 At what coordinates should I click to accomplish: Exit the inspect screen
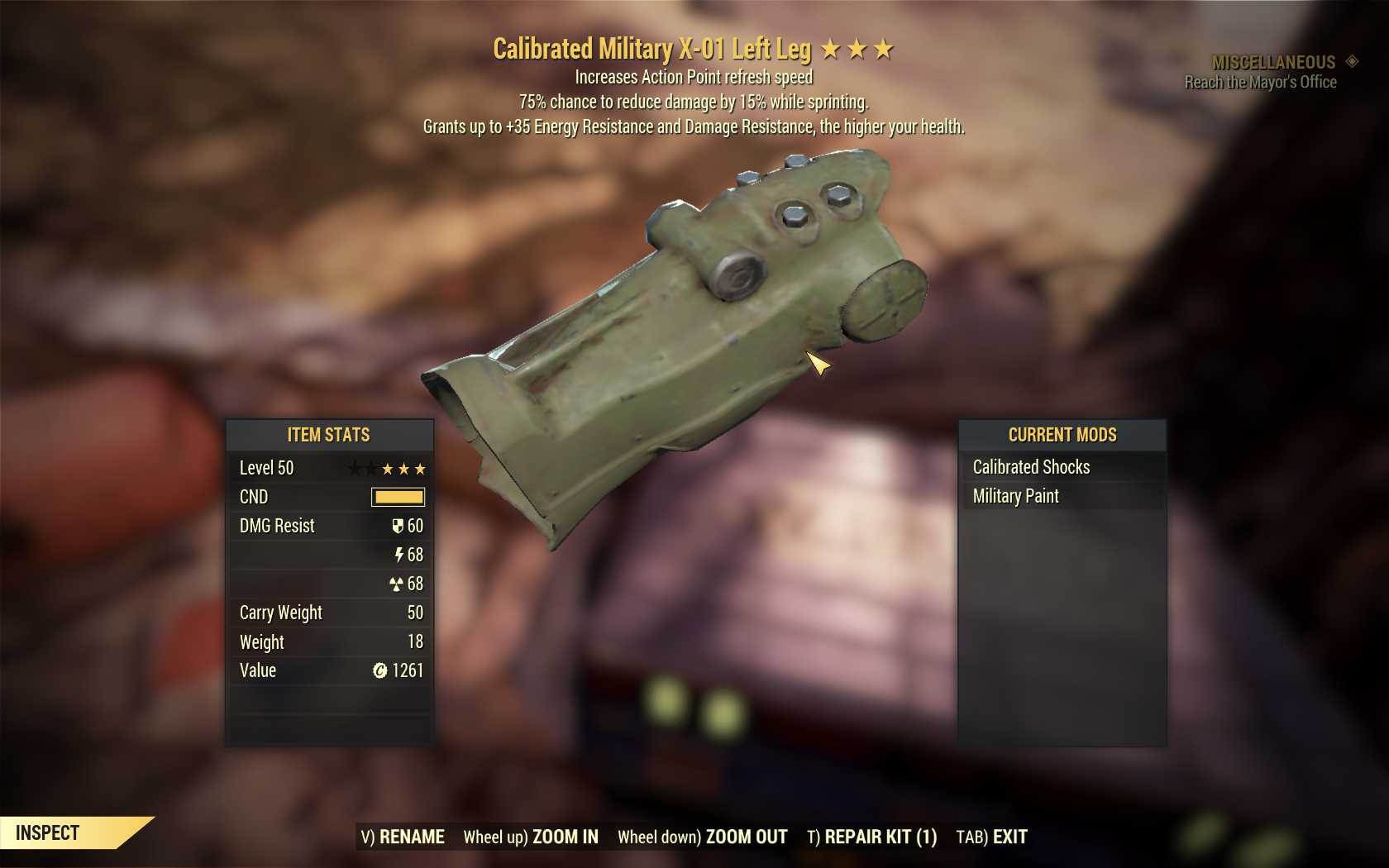(991, 837)
